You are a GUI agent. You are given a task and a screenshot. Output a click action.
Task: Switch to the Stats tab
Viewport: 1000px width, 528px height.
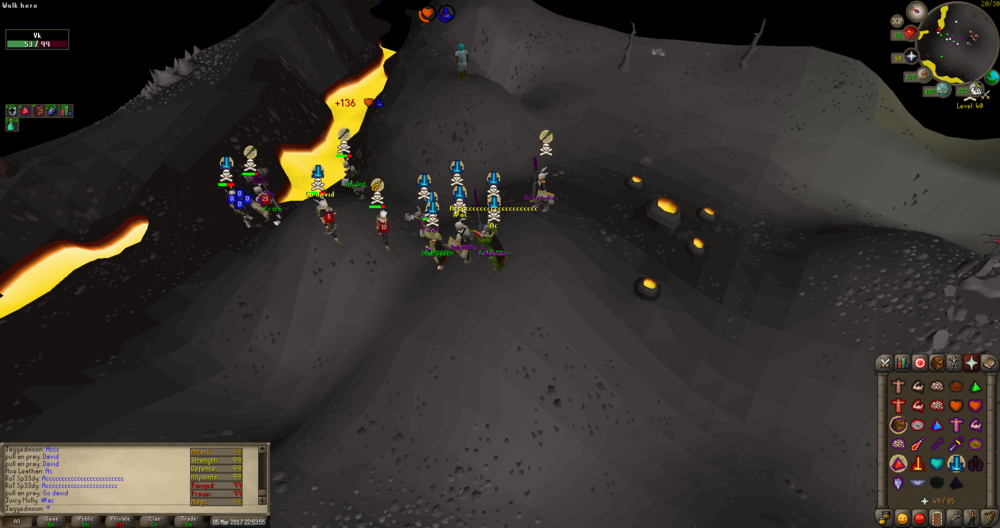pyautogui.click(x=902, y=363)
